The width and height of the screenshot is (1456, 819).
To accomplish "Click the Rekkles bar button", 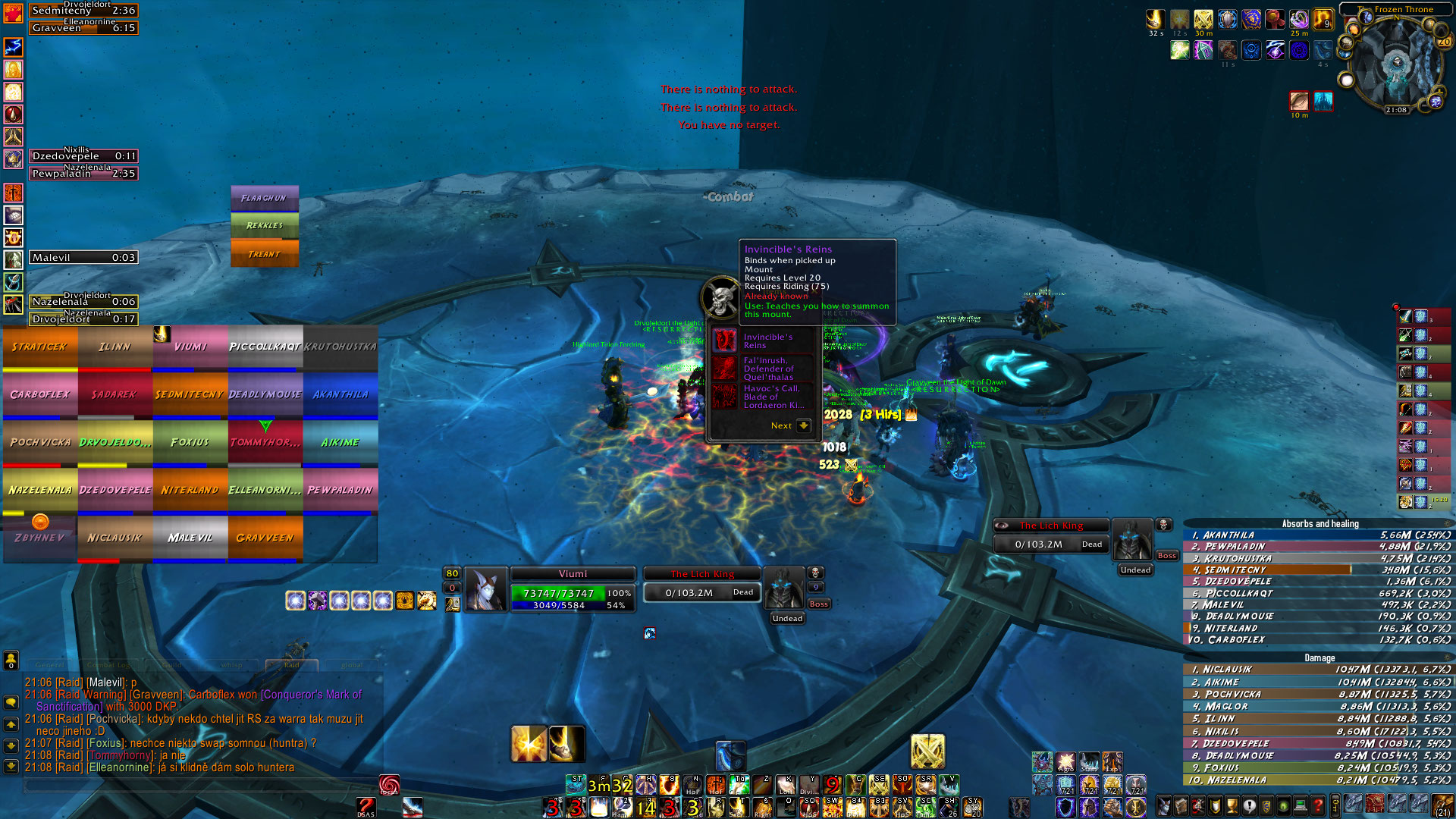I will 264,225.
